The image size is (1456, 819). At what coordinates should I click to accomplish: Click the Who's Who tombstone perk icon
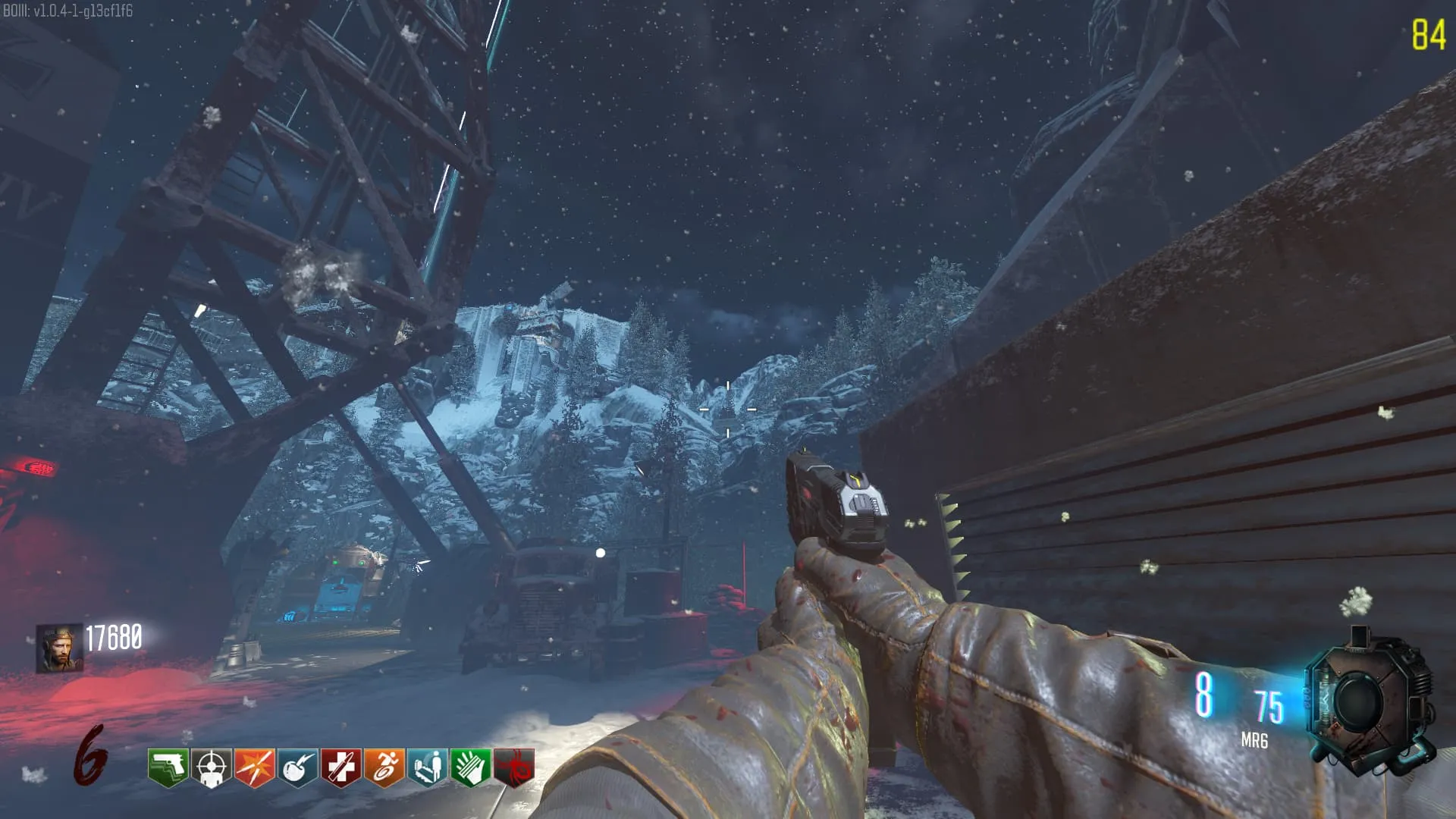click(x=428, y=767)
